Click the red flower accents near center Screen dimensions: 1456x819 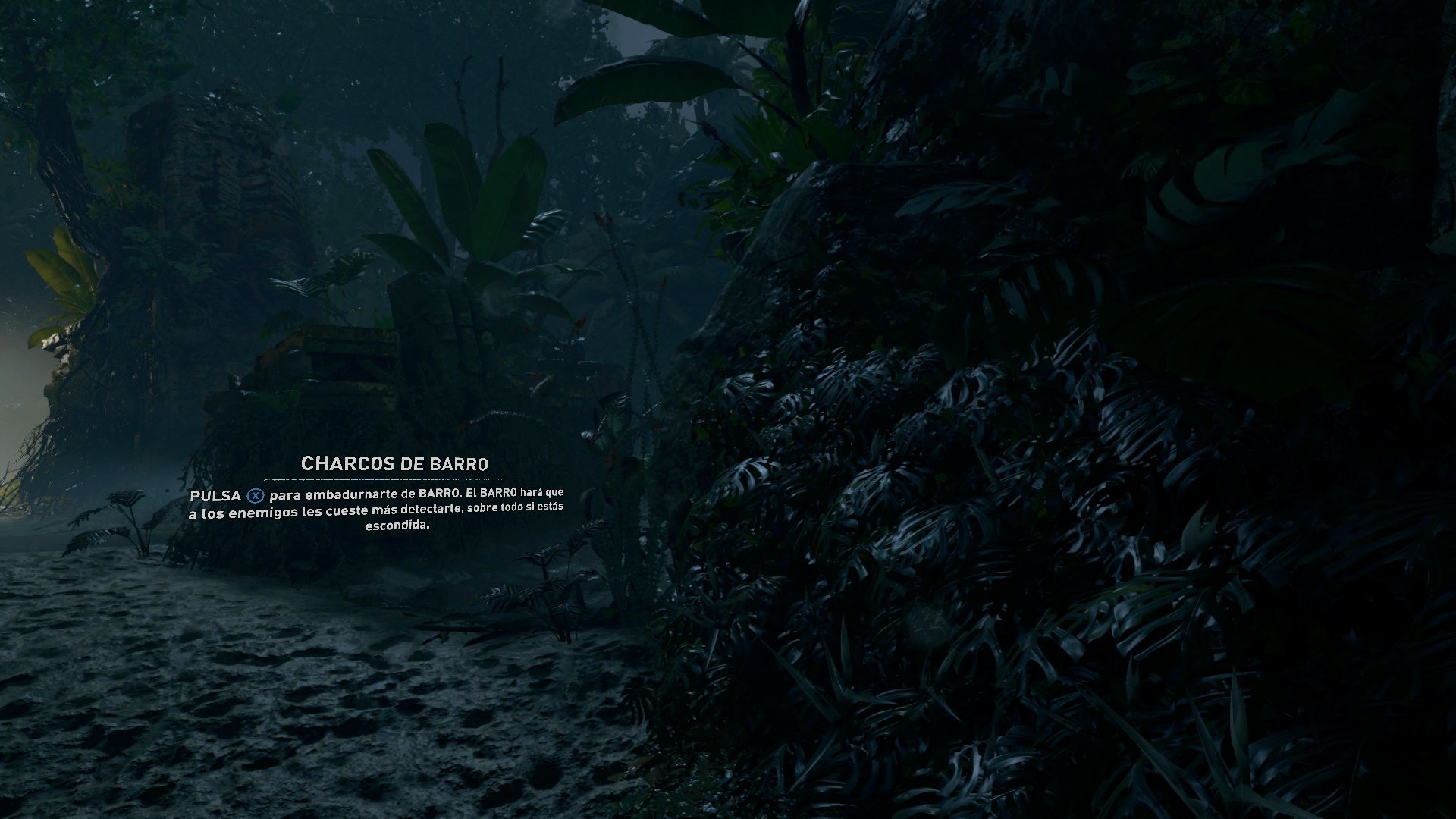603,220
